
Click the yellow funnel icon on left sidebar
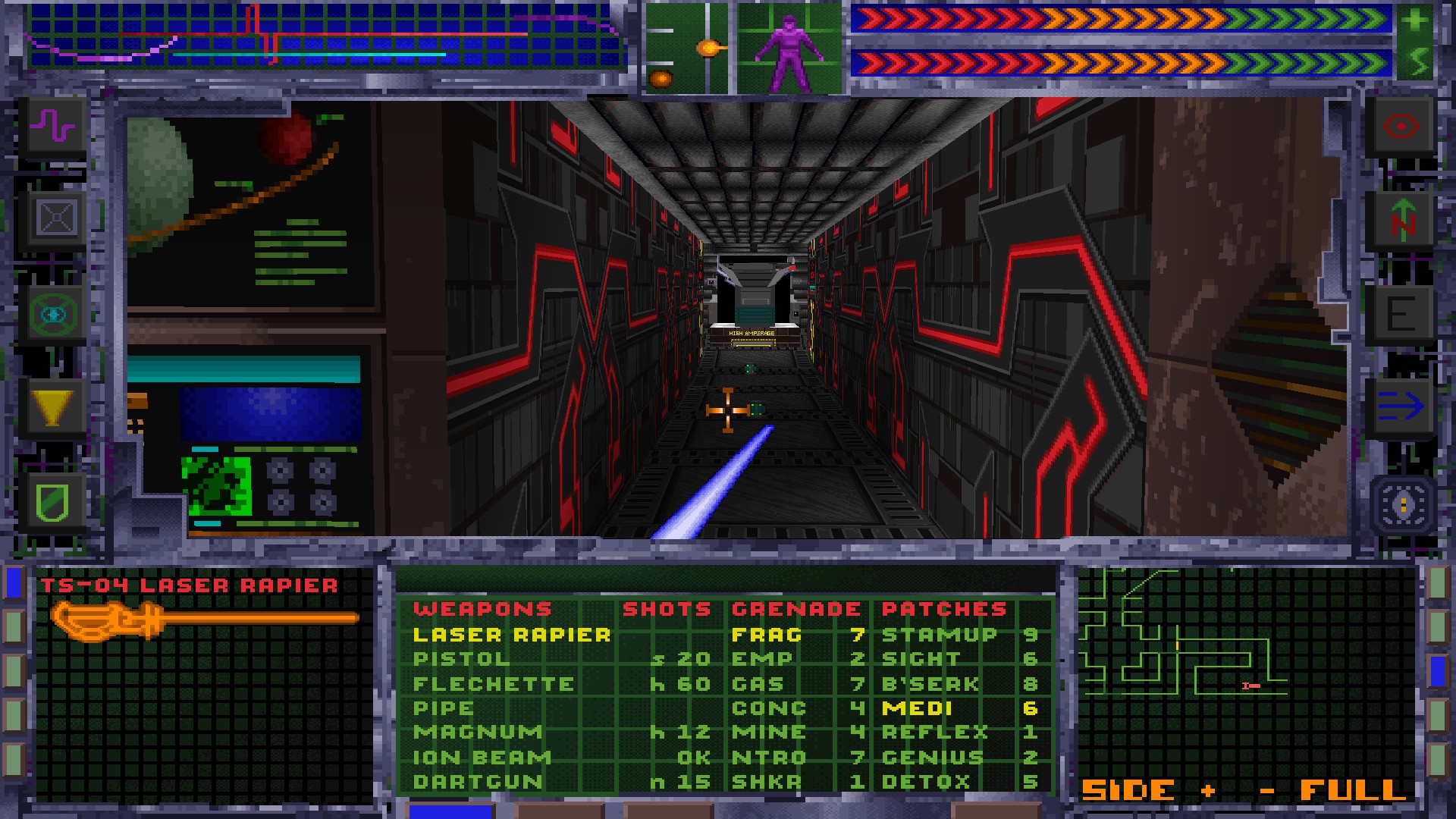point(53,408)
